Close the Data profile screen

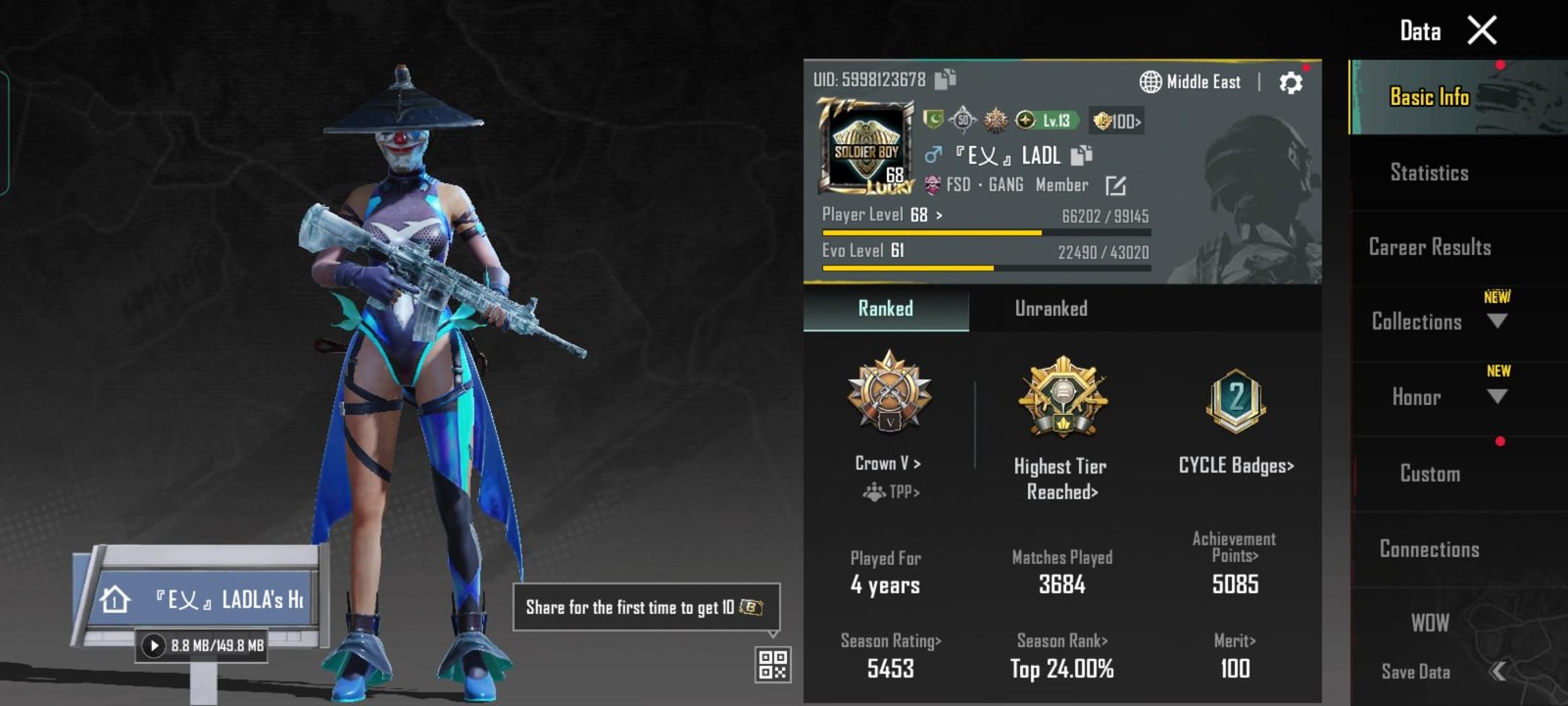1482,30
